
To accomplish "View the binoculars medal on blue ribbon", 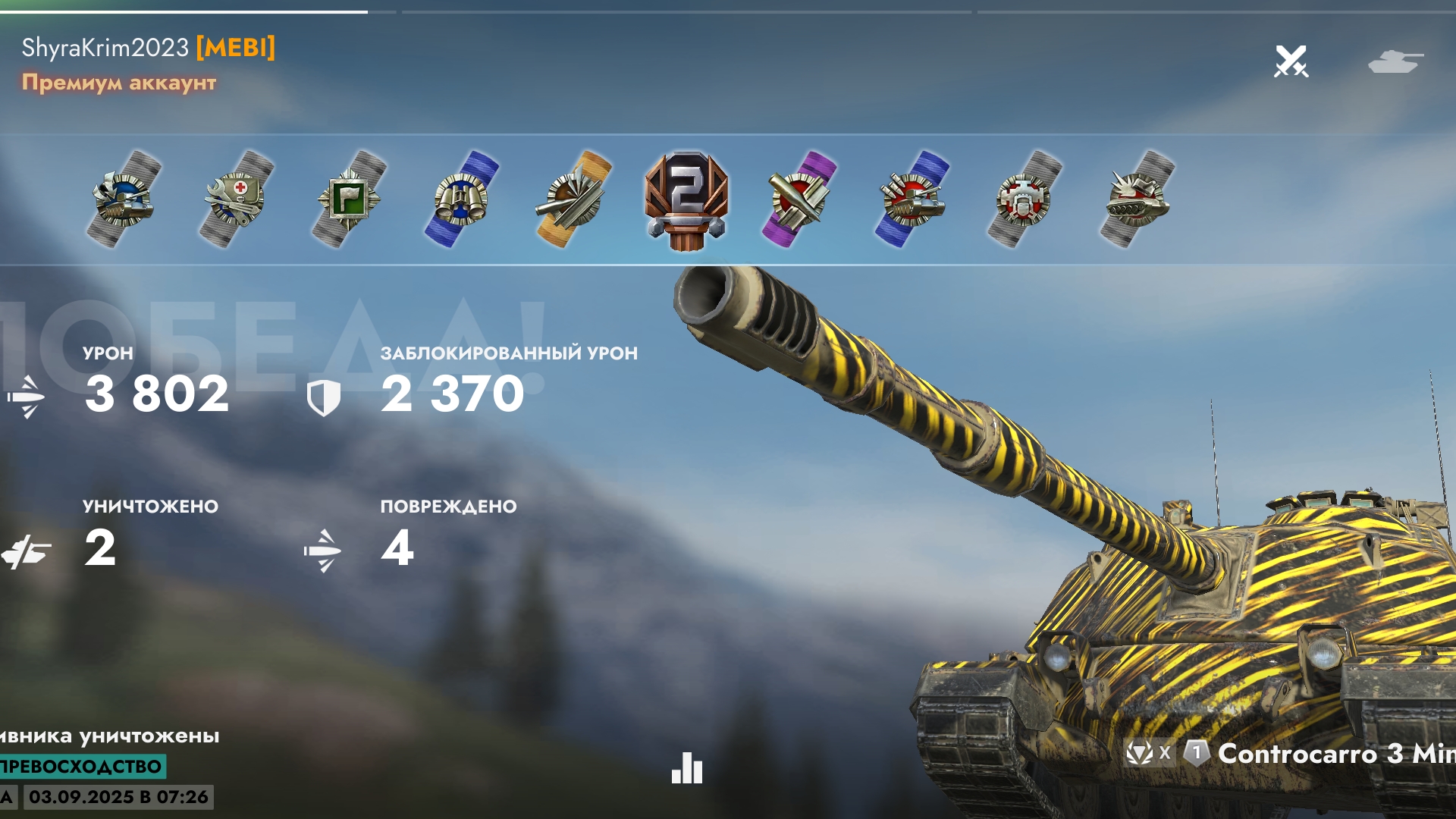I will click(461, 199).
